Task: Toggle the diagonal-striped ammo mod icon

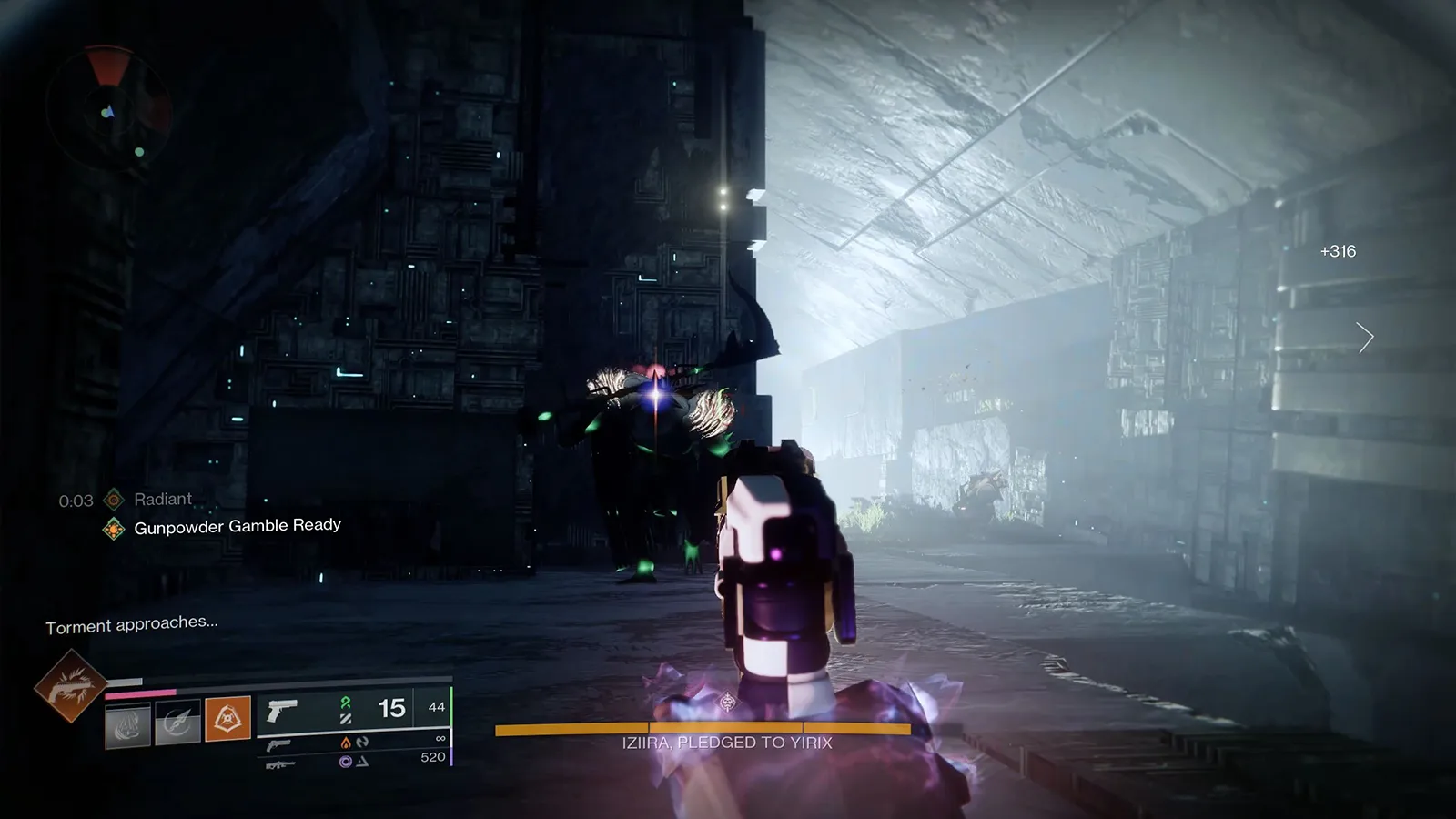Action: (346, 718)
